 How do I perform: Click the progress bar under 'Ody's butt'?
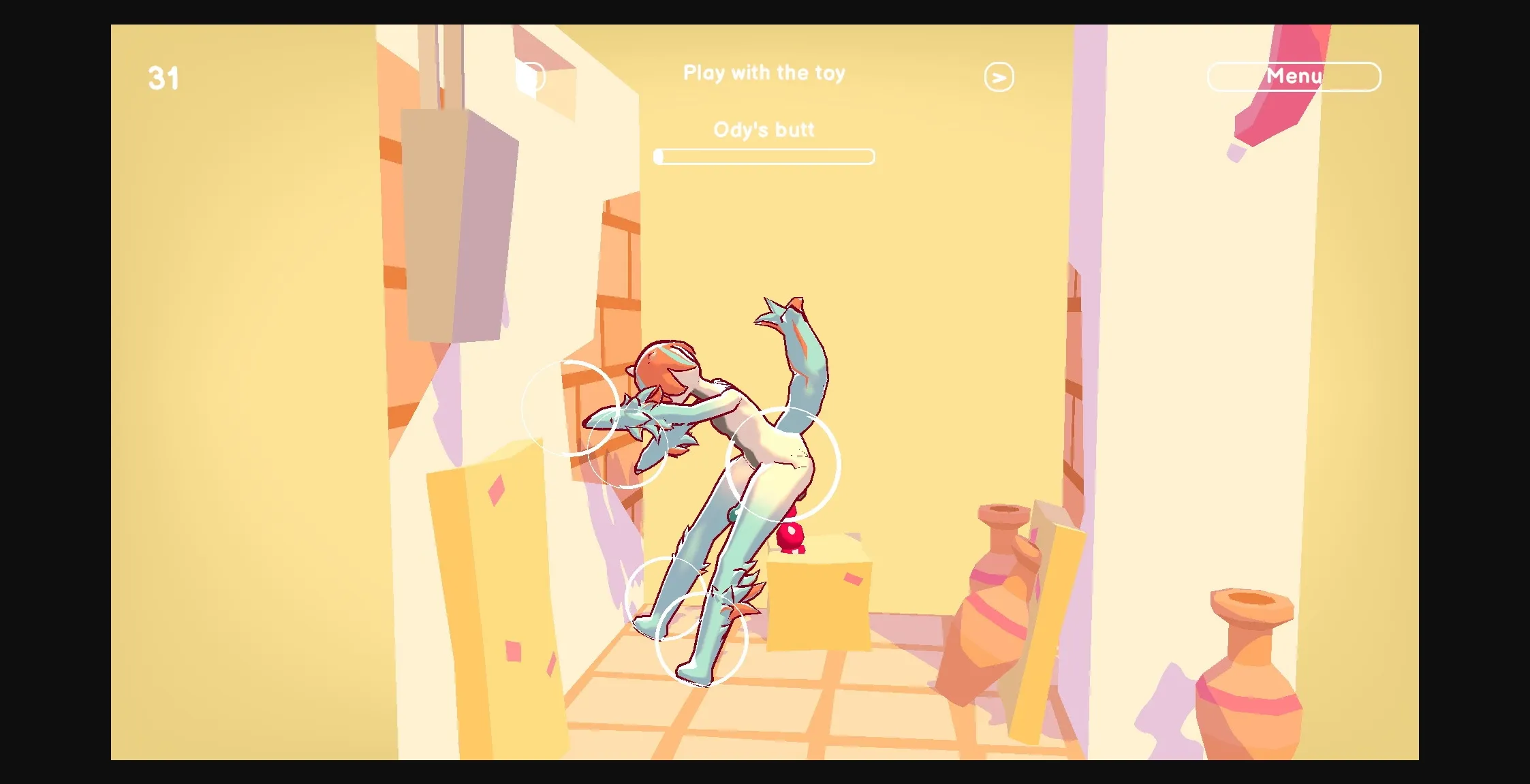(x=764, y=157)
